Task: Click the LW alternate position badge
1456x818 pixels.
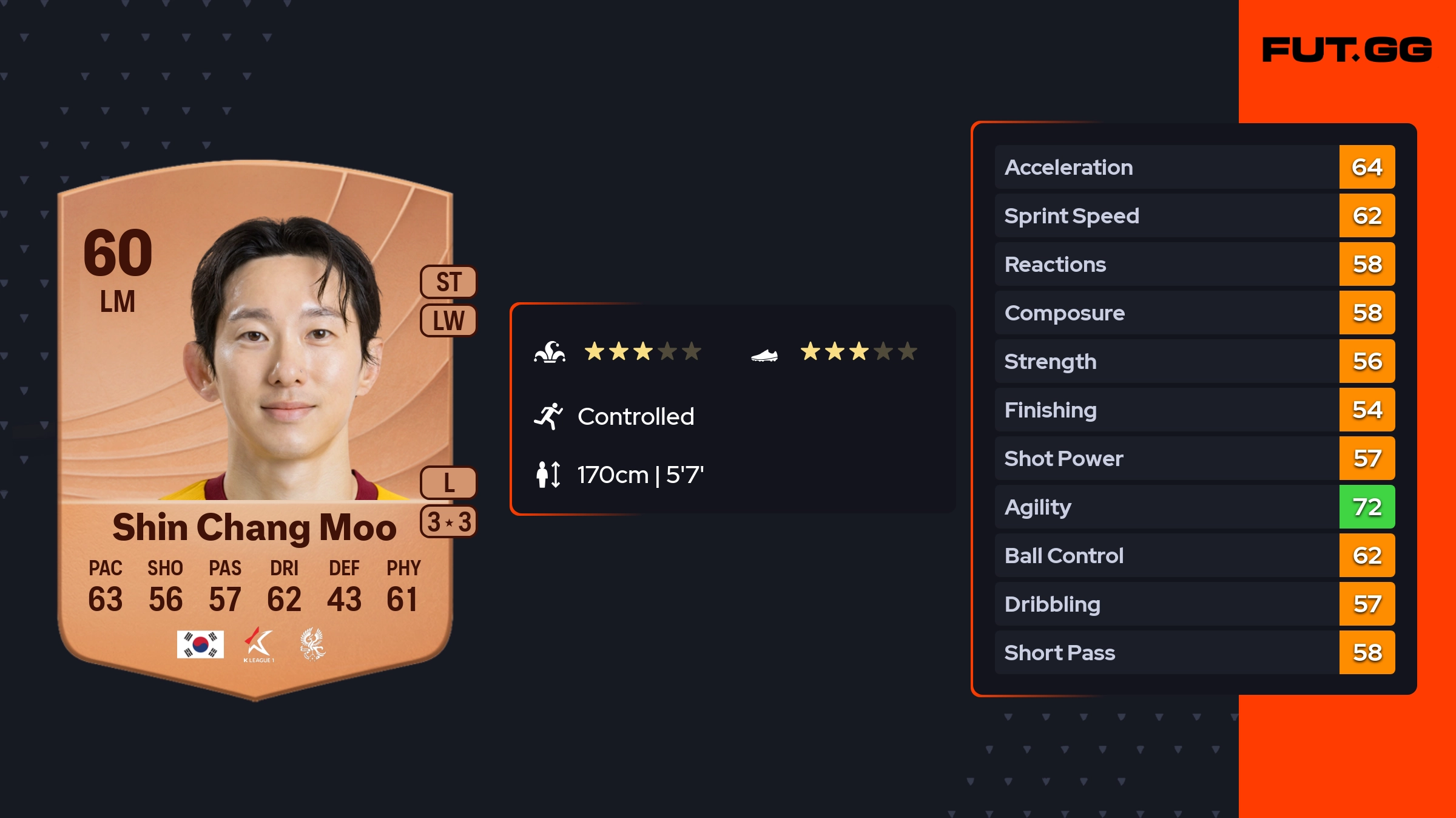Action: [448, 320]
